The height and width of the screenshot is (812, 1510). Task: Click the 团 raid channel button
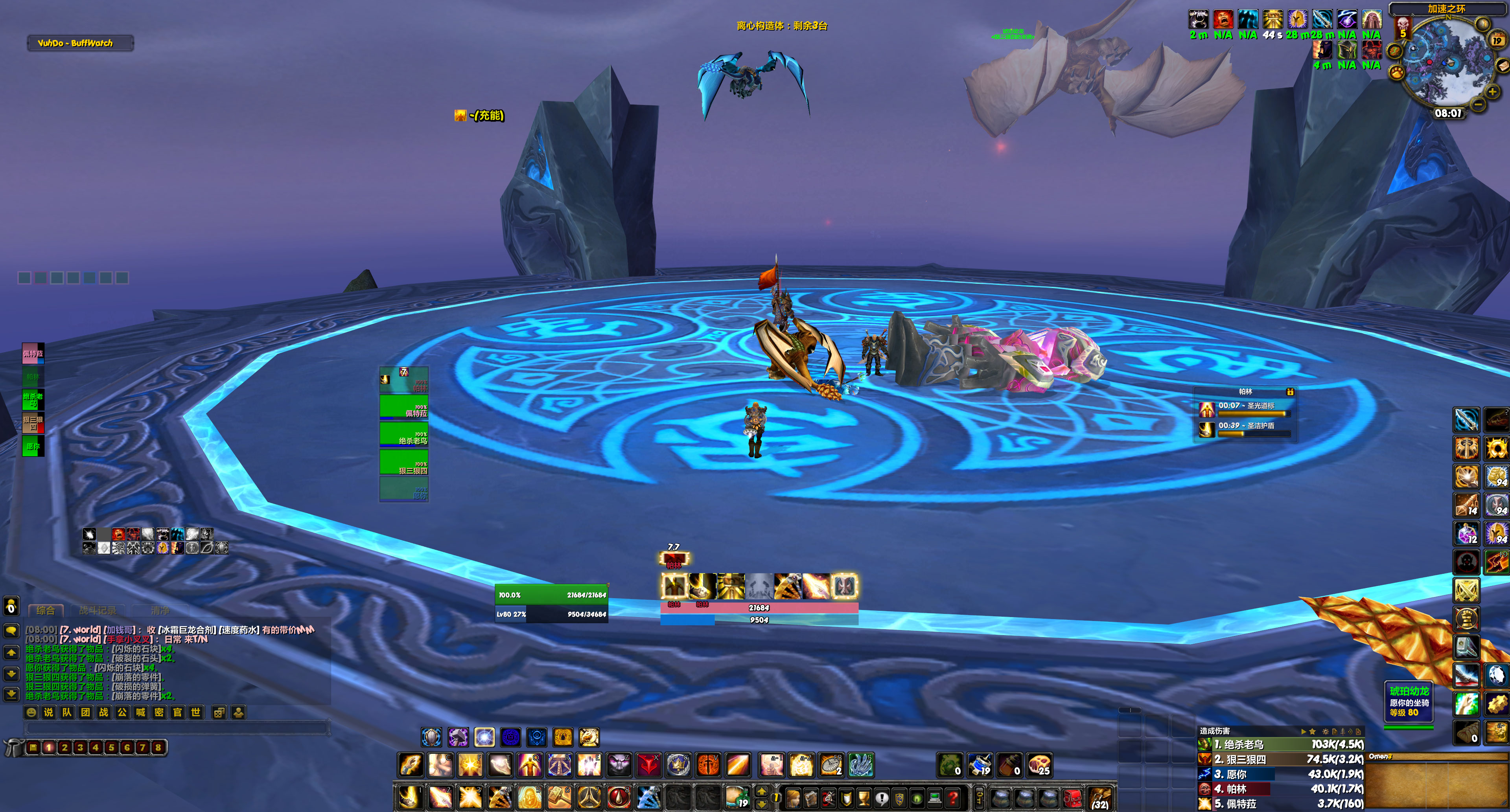(87, 713)
